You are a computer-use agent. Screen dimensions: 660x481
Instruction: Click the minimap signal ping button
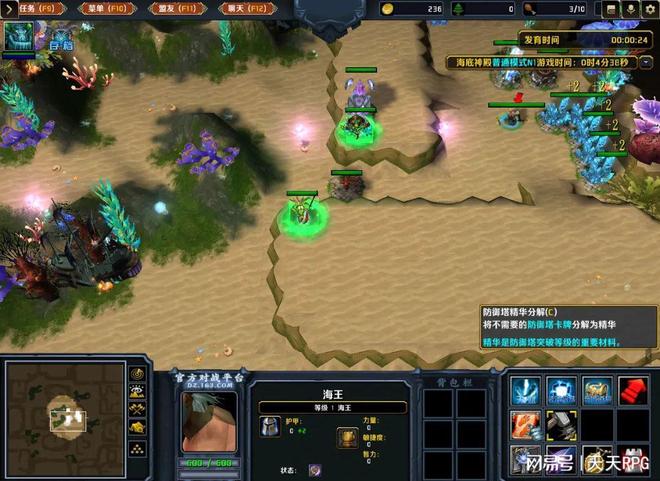click(x=138, y=374)
